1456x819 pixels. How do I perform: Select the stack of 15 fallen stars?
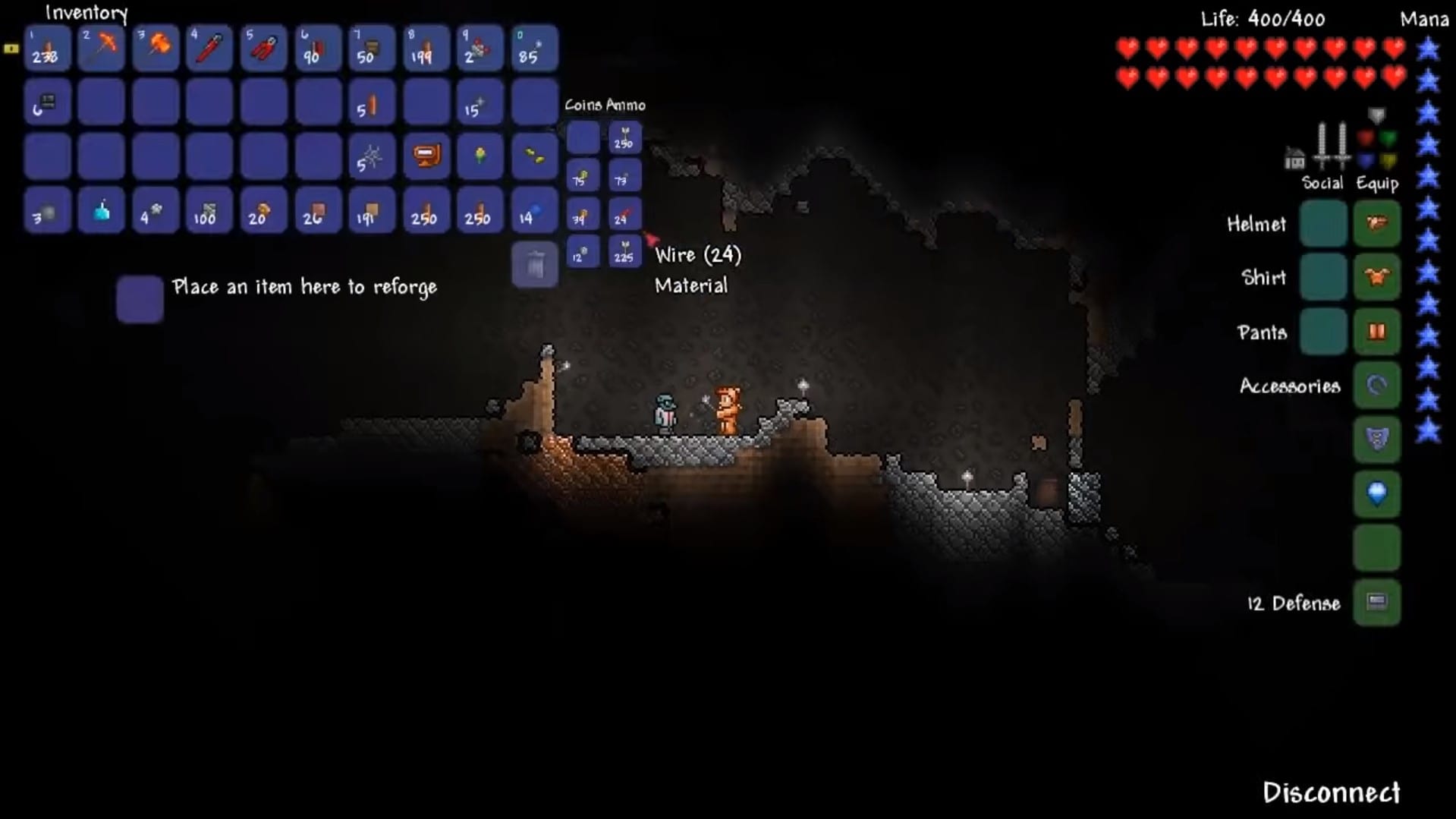480,102
